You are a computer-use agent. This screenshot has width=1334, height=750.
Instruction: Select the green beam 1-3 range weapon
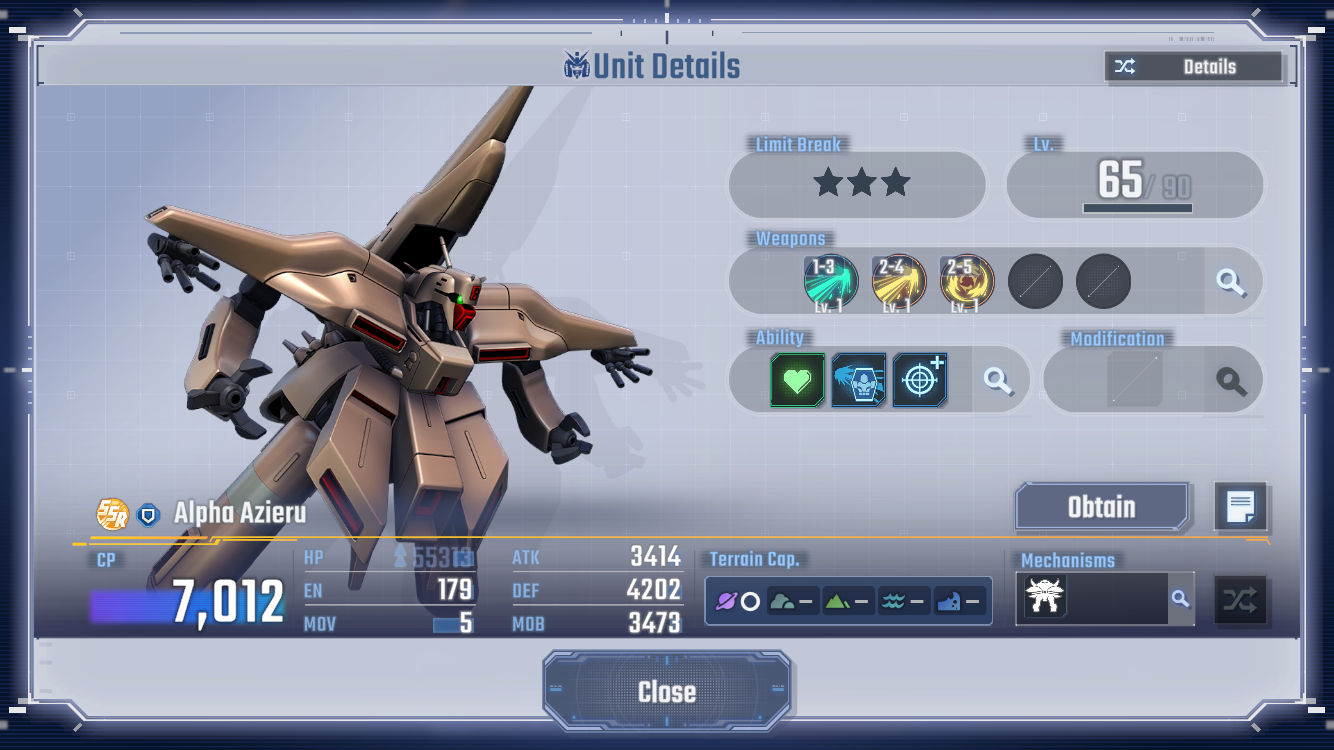click(830, 281)
